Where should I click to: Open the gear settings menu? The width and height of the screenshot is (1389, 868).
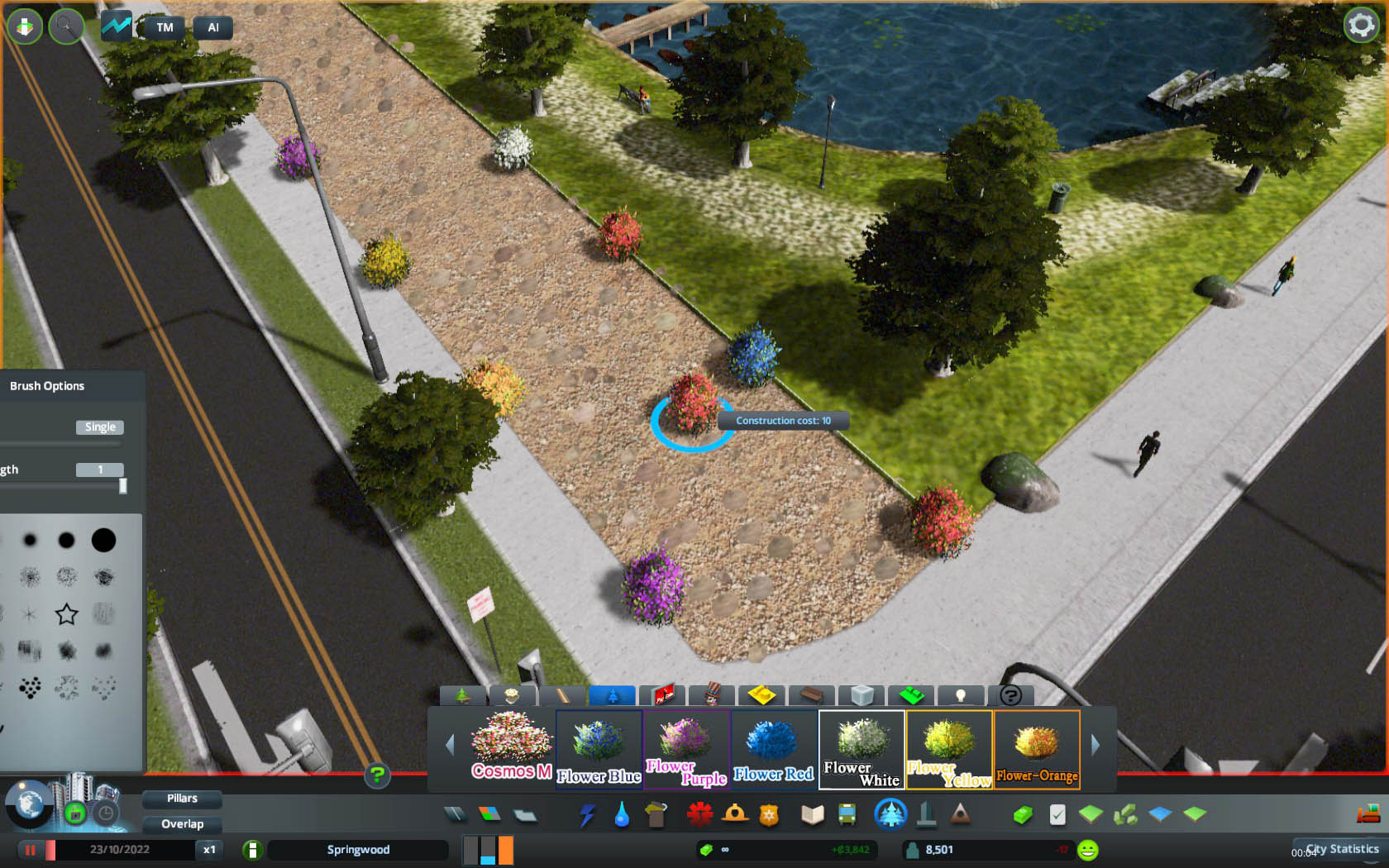click(x=1361, y=26)
